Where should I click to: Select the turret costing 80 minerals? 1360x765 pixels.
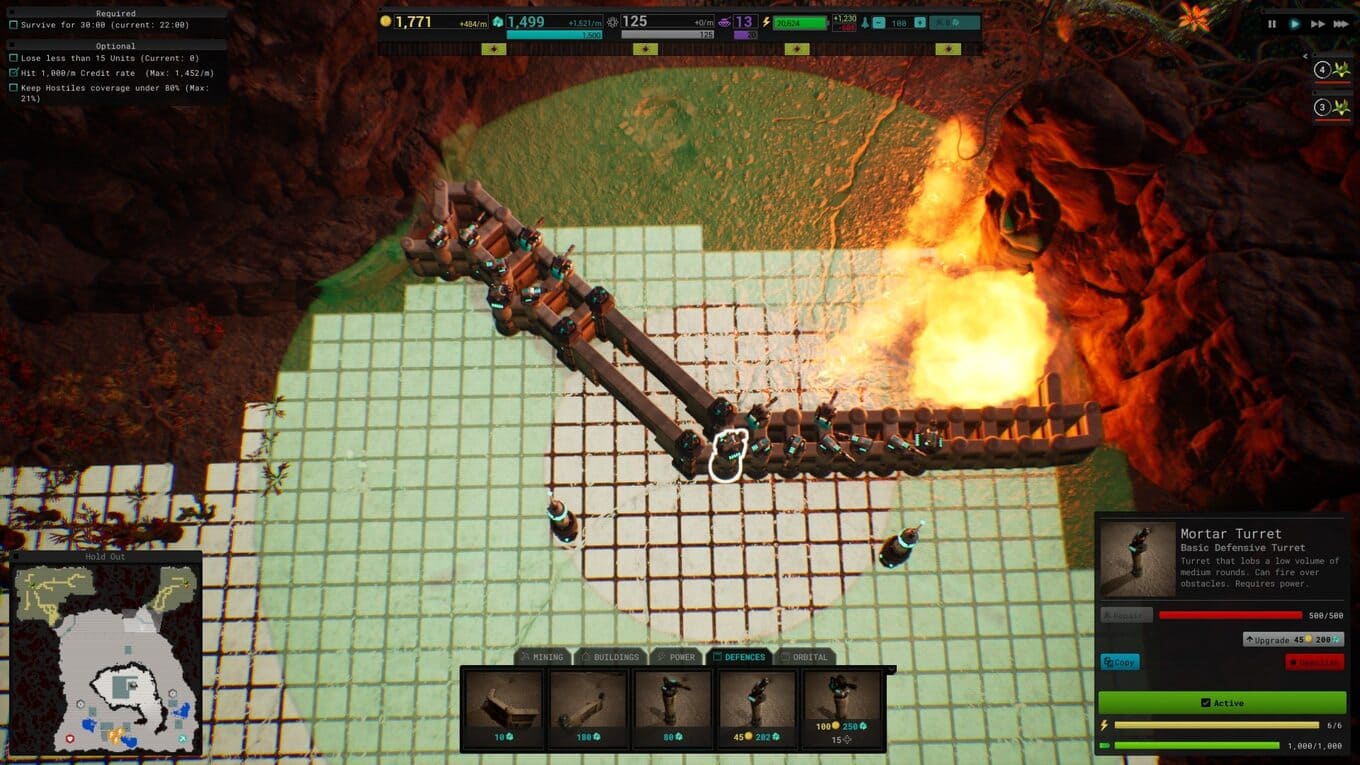tap(671, 709)
